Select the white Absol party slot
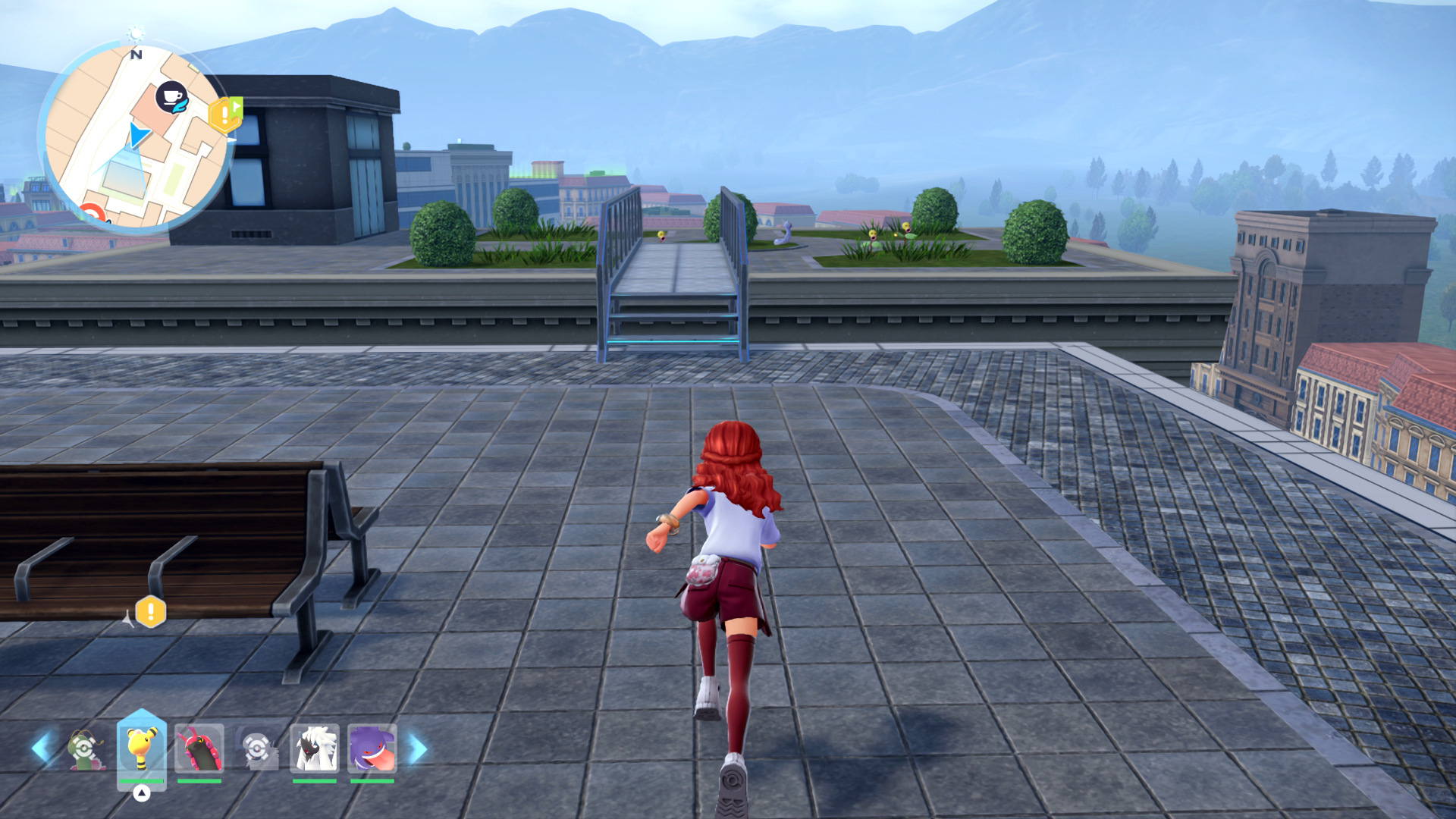1456x819 pixels. [x=314, y=748]
